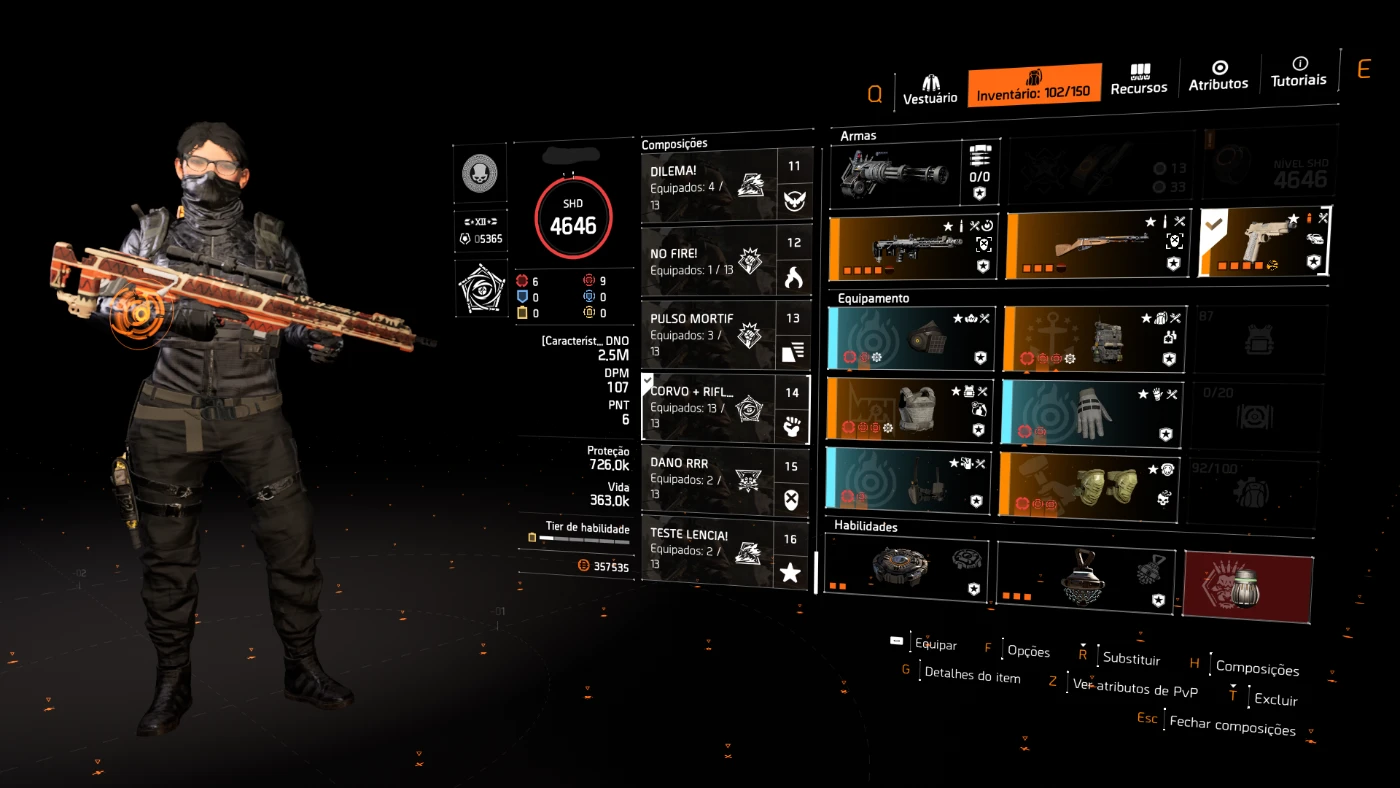Select the PULSO MORTIF loadout
The image size is (1400, 788).
tap(708, 335)
